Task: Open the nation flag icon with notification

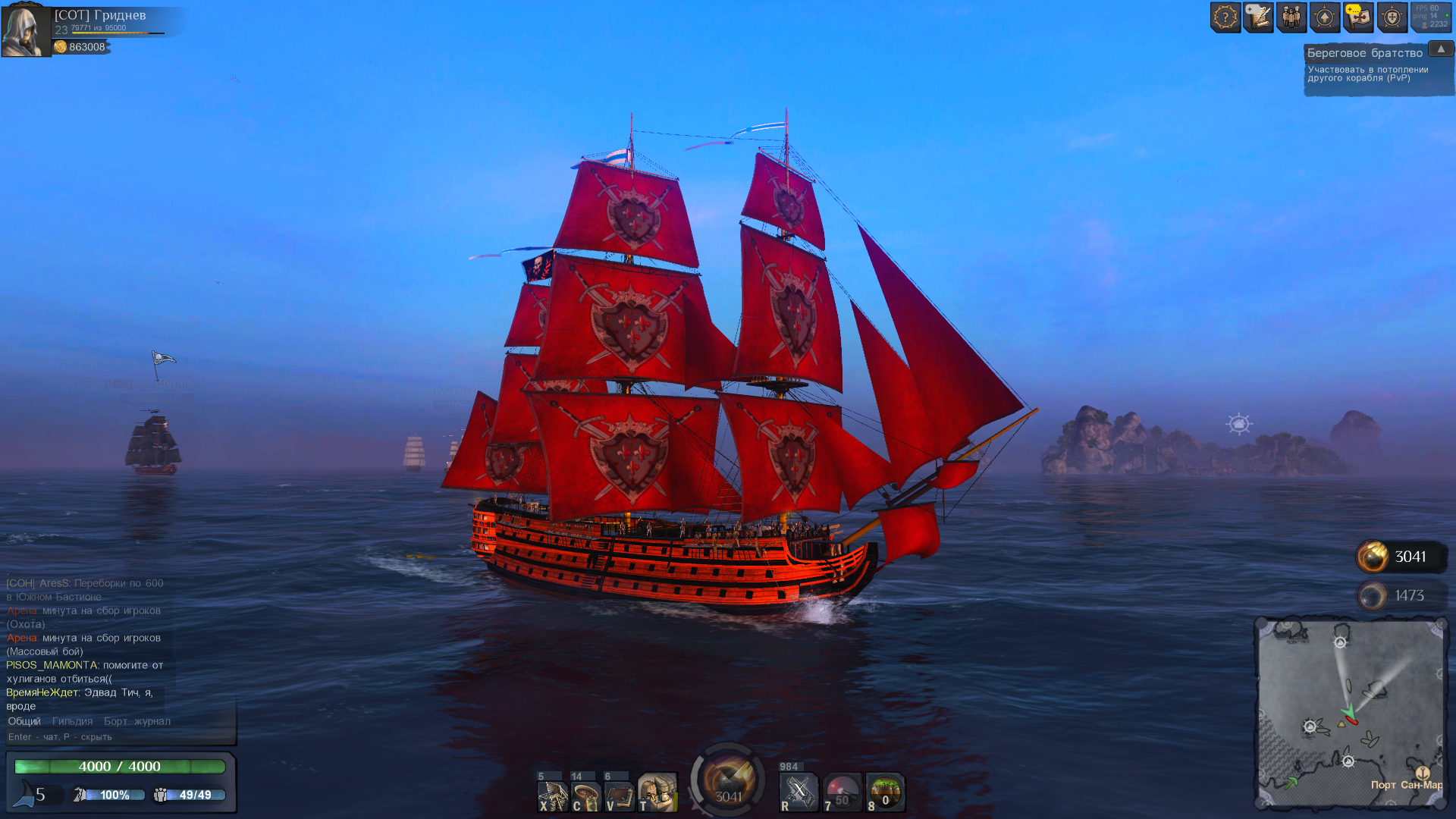Action: coord(1358,16)
